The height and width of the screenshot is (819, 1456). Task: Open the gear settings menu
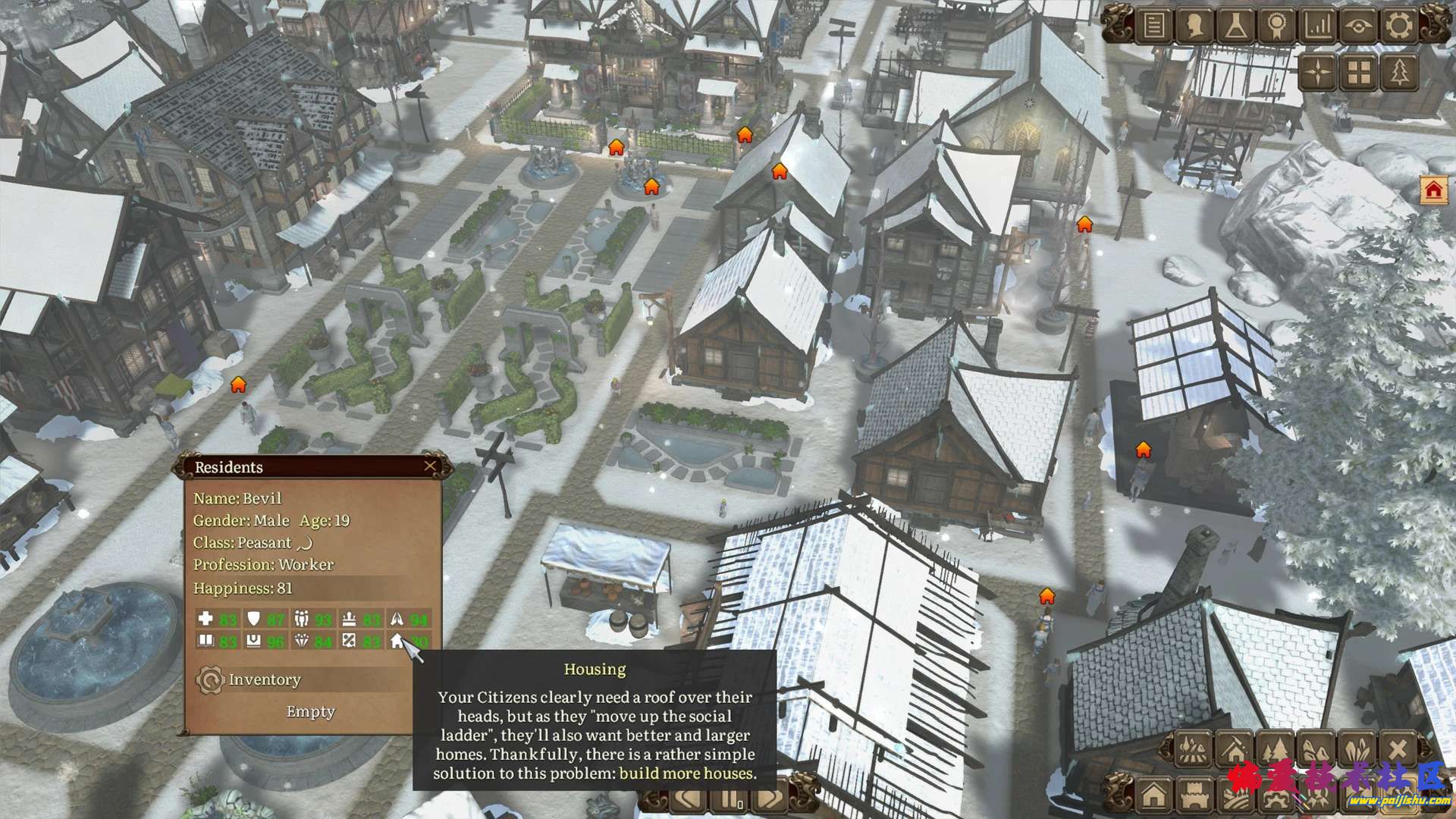click(x=1399, y=27)
